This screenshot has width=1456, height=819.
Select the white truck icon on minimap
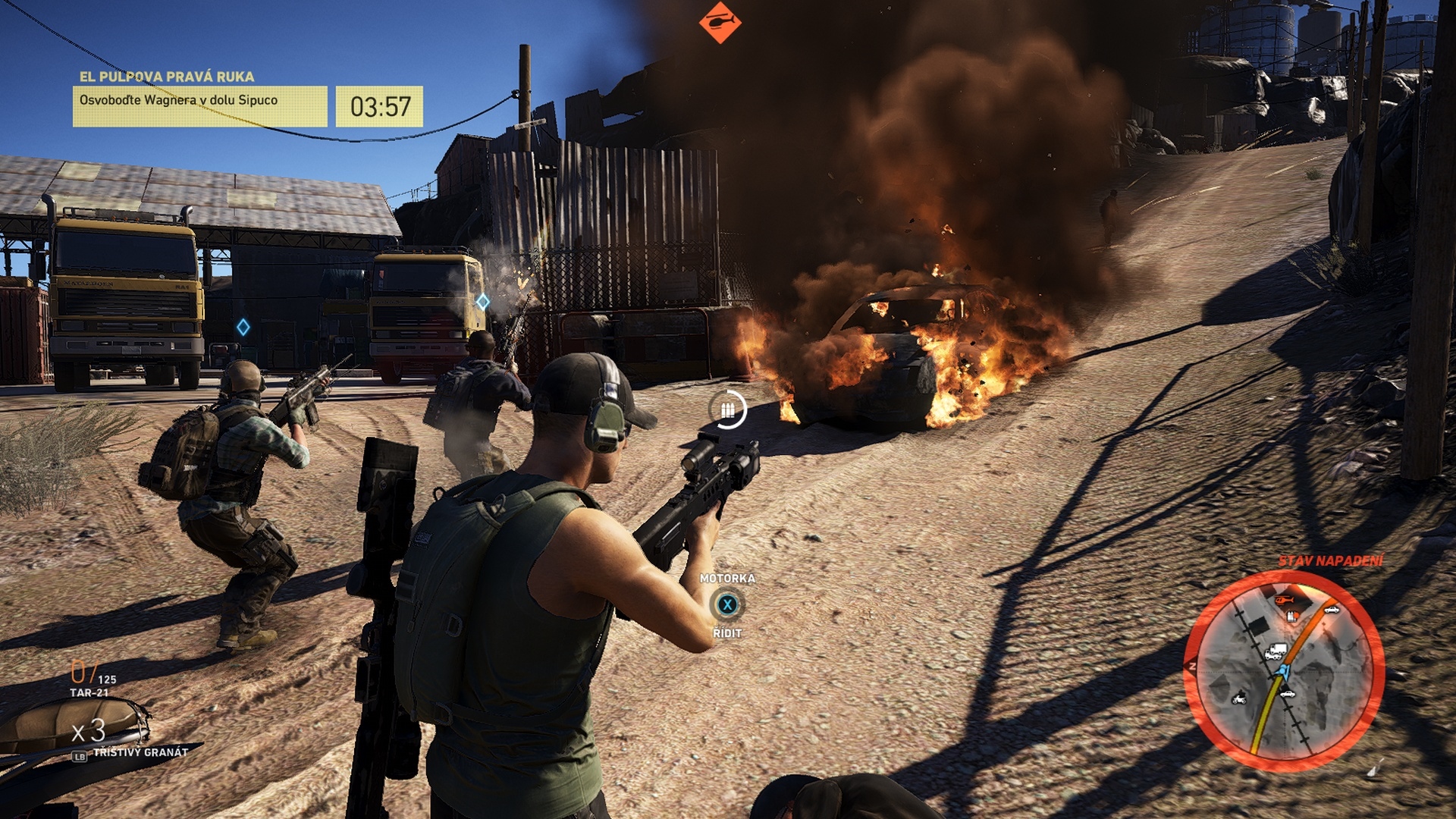click(1276, 651)
